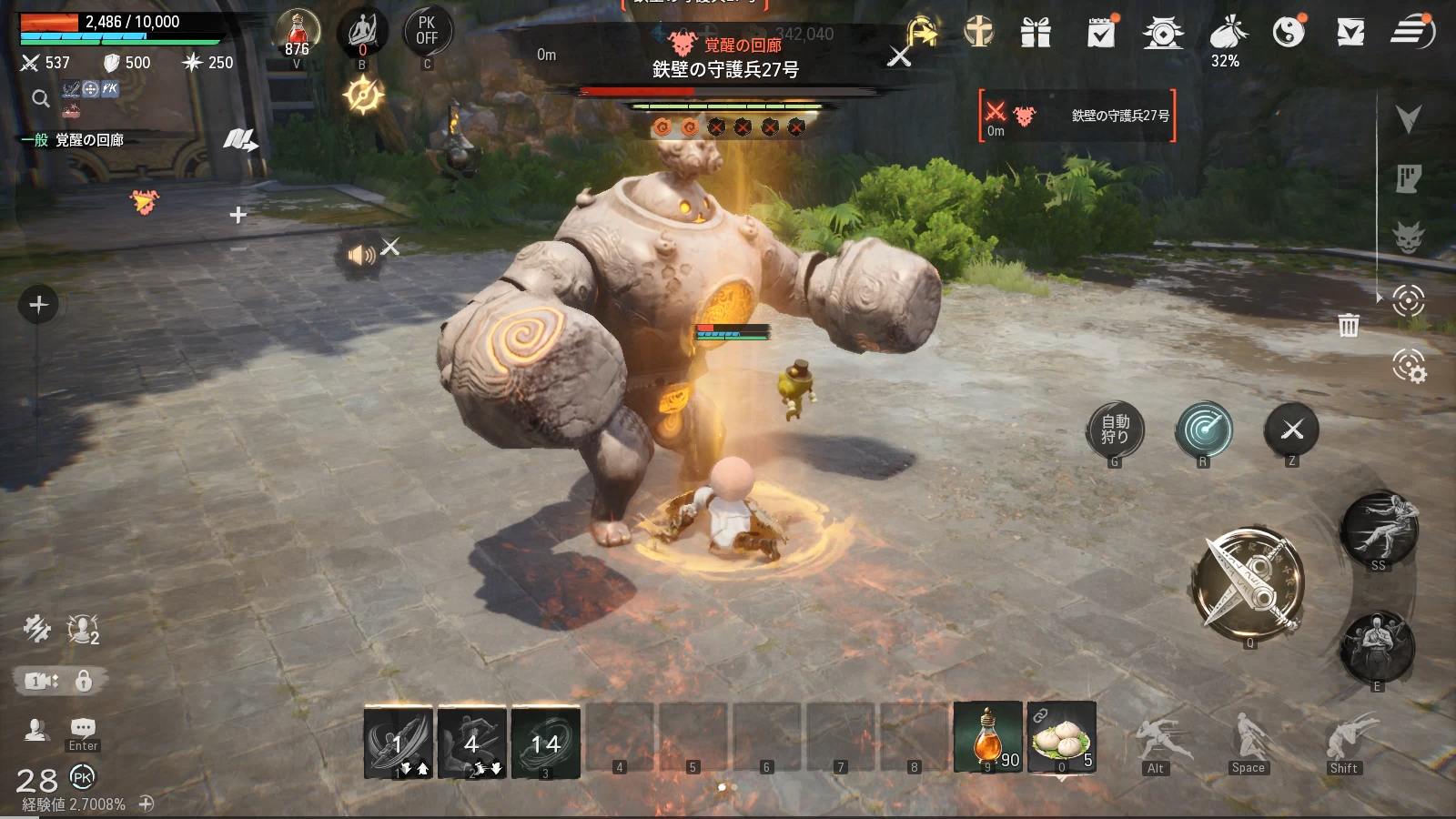1456x819 pixels.
Task: Select the 鉄壁の守護兵27号 target list entry
Action: coord(1078,116)
